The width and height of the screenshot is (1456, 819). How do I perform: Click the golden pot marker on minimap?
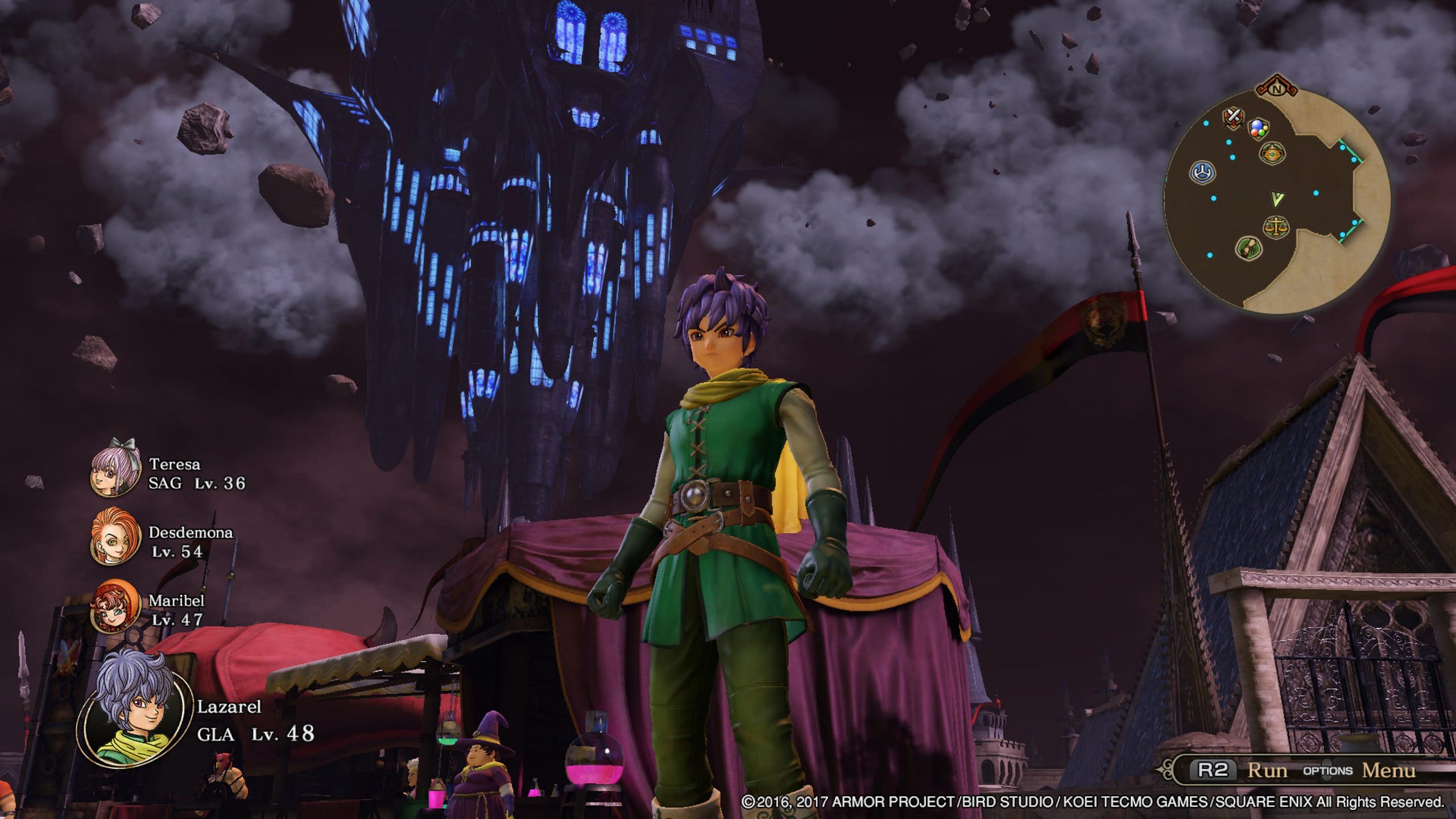(1271, 152)
